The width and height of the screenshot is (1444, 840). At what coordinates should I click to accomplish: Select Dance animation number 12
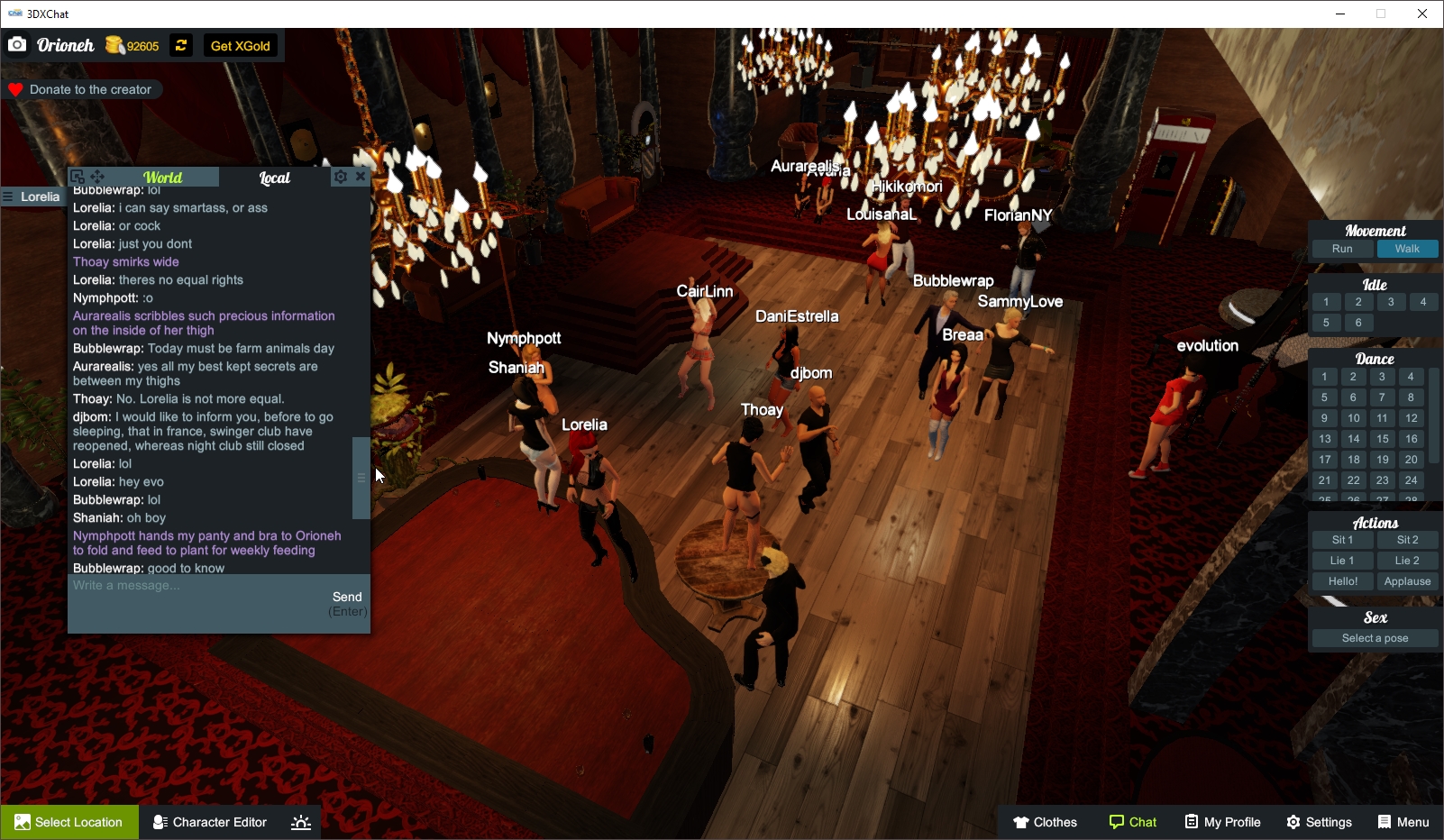coord(1410,418)
